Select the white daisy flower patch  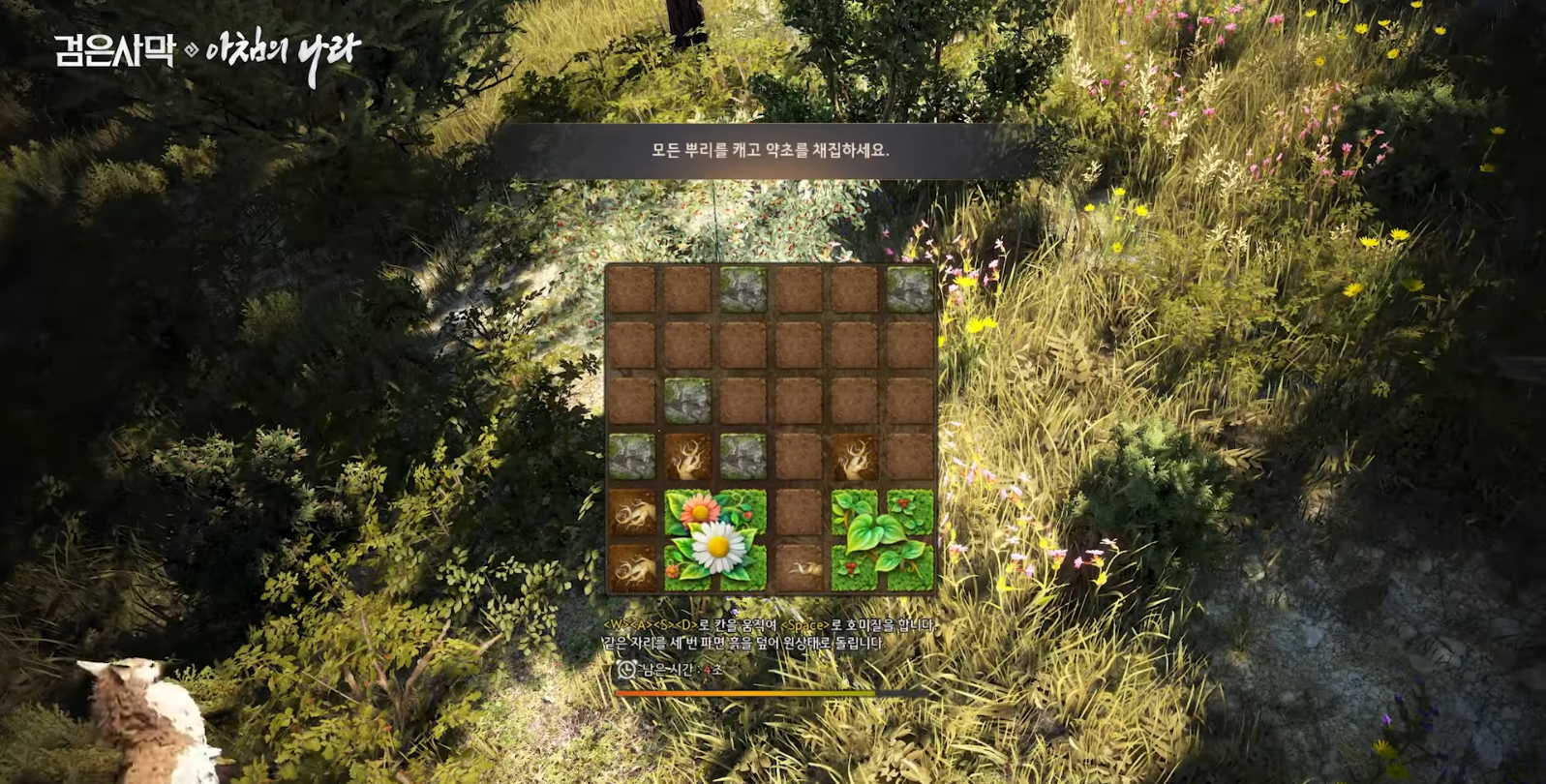(715, 539)
